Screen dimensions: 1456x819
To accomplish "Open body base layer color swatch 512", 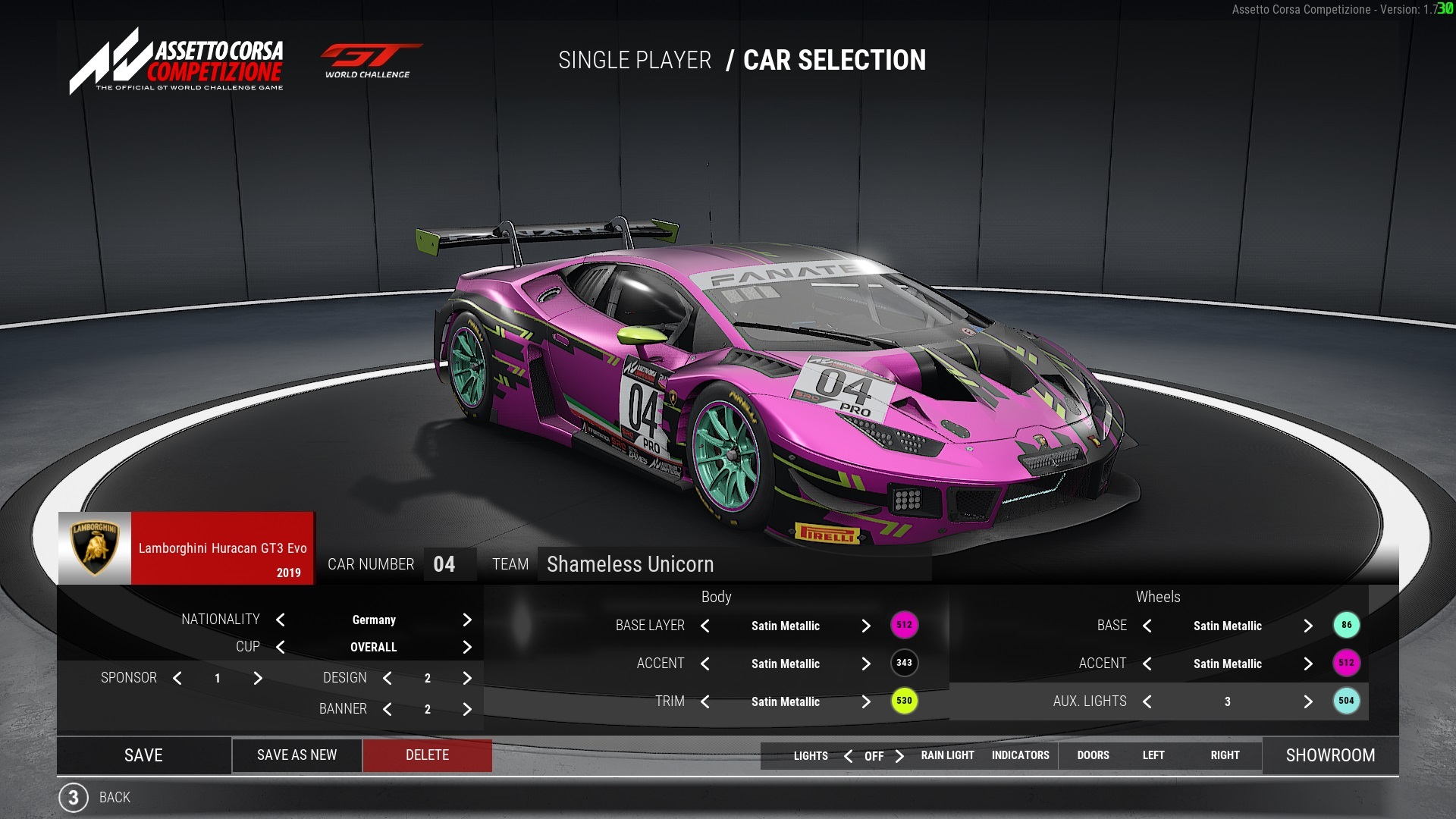I will coord(904,626).
